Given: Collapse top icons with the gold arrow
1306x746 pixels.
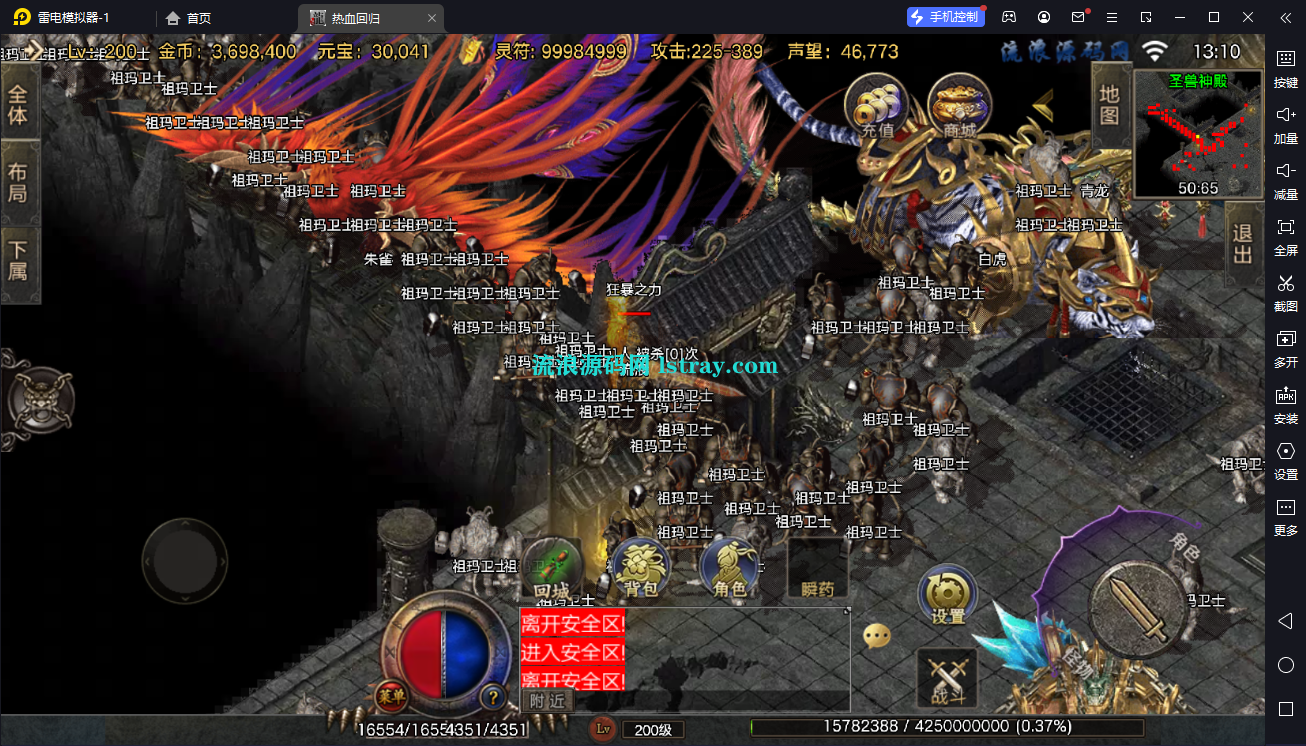Looking at the screenshot, I should 1043,105.
